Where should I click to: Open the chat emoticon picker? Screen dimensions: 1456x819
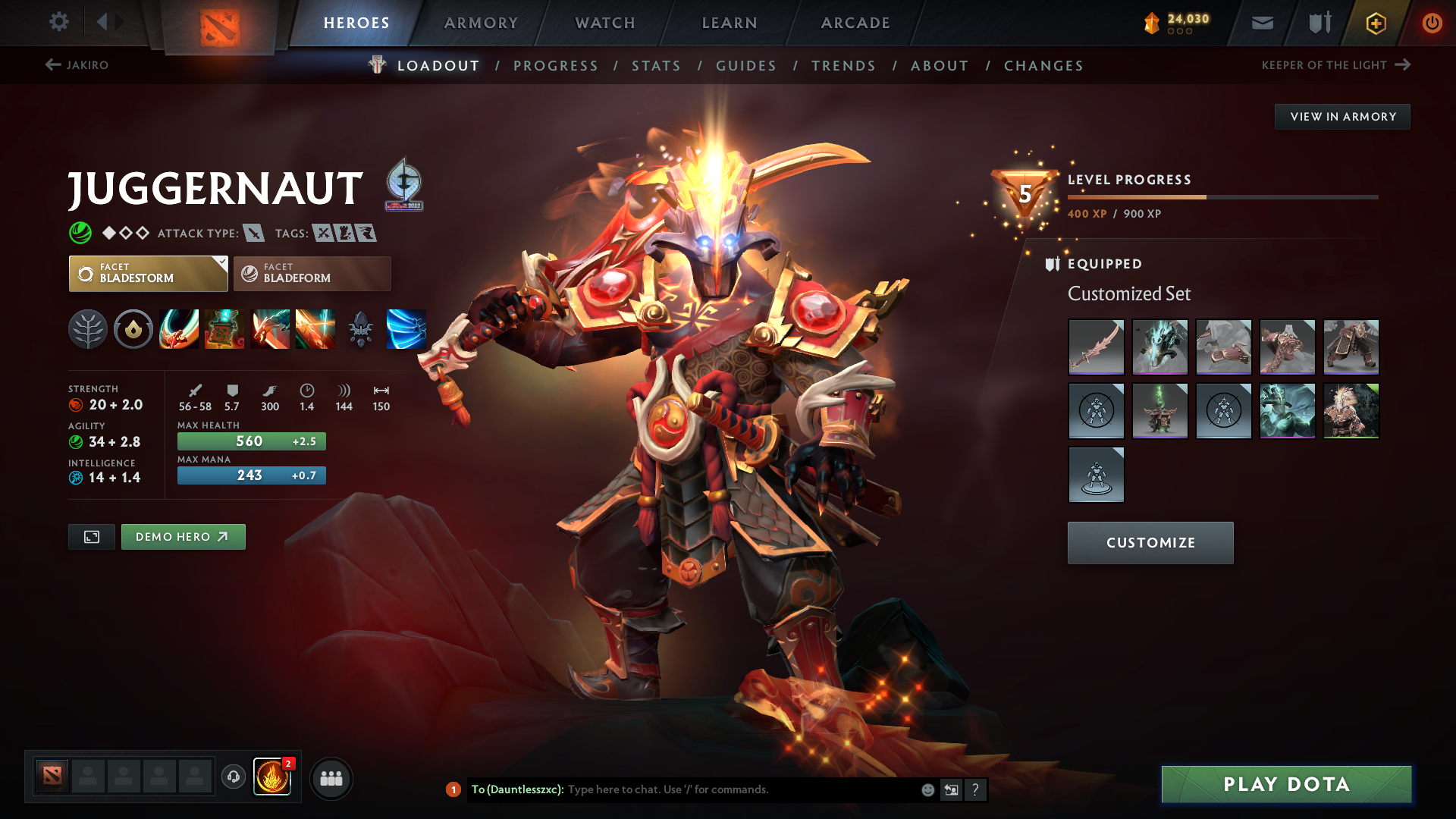pyautogui.click(x=927, y=789)
